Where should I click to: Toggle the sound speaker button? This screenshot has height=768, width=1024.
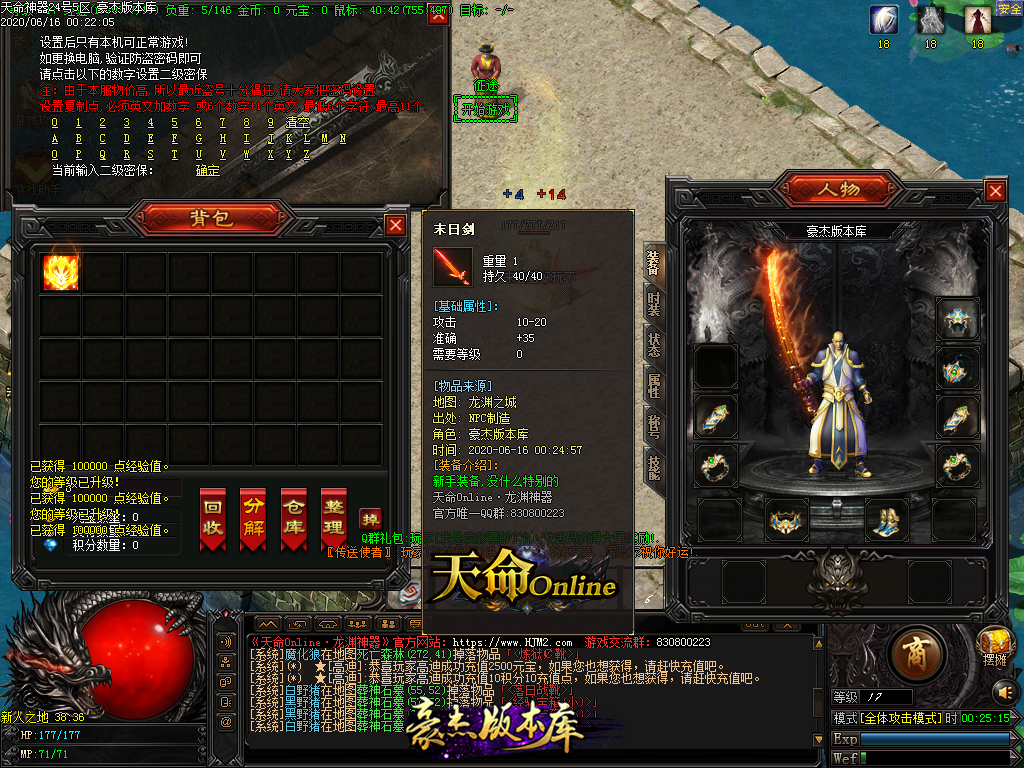point(1003,691)
